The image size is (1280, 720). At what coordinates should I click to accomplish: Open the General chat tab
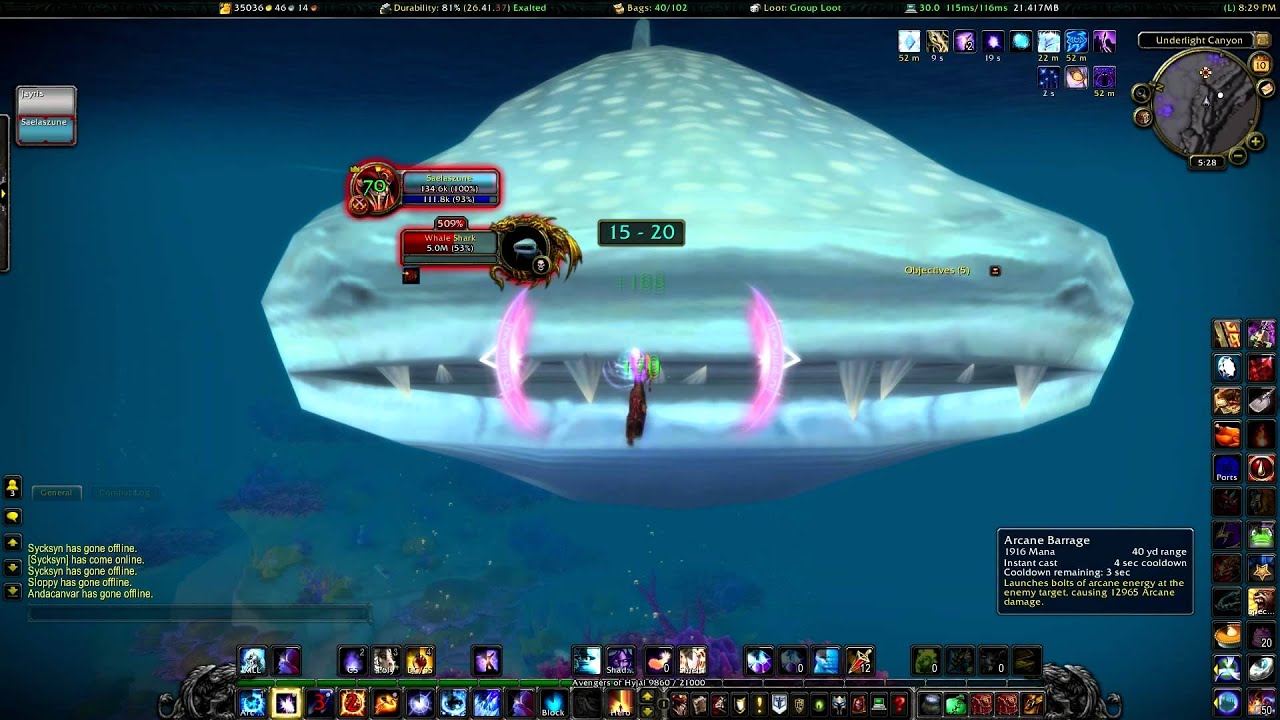[x=56, y=492]
